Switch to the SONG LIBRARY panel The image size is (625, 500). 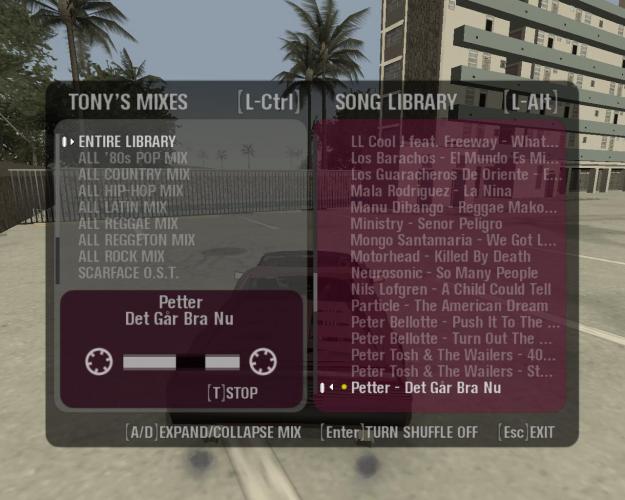(x=396, y=102)
